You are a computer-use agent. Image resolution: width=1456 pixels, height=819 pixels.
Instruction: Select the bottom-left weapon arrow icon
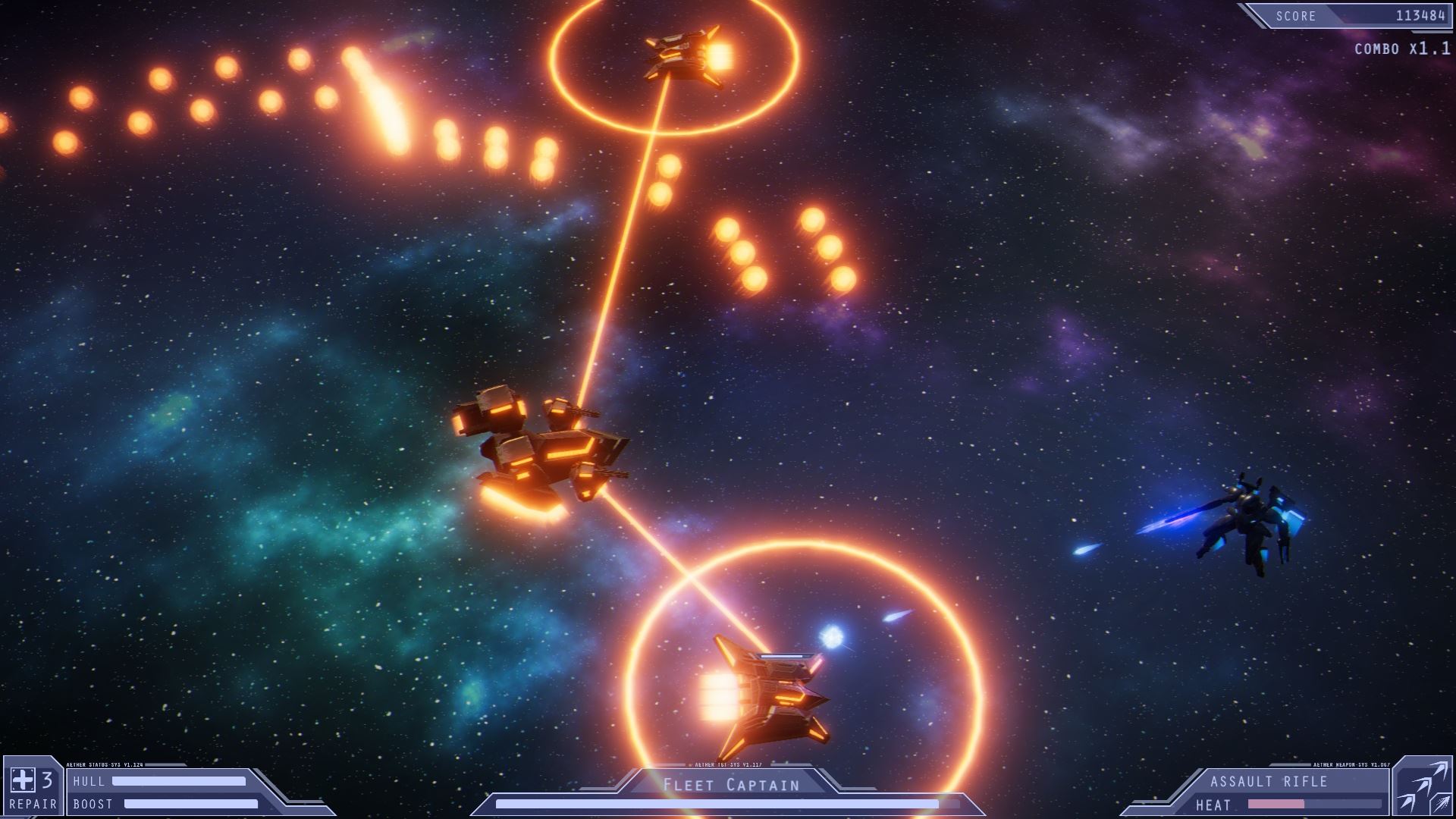coord(1405,804)
